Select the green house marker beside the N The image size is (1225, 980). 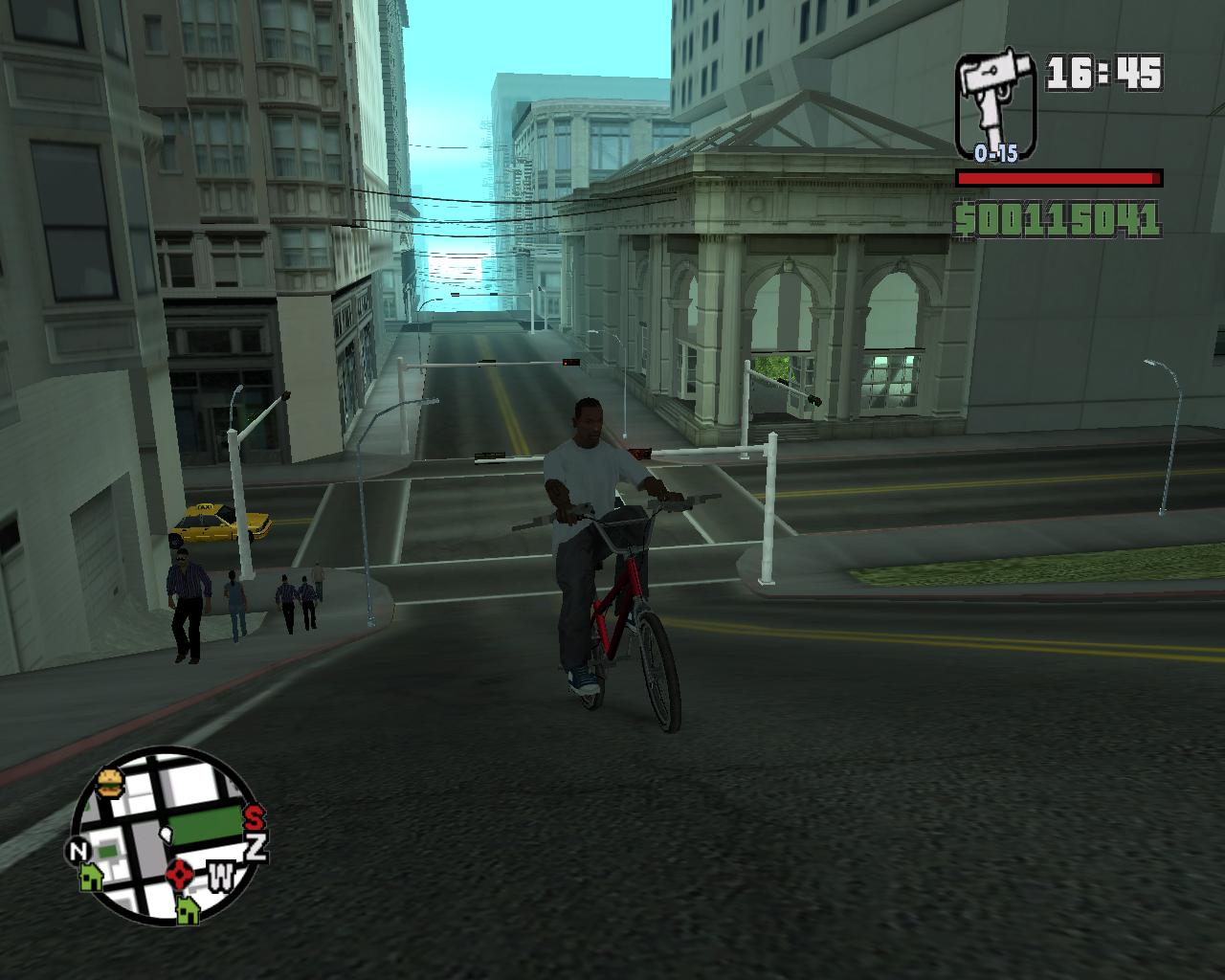(92, 876)
